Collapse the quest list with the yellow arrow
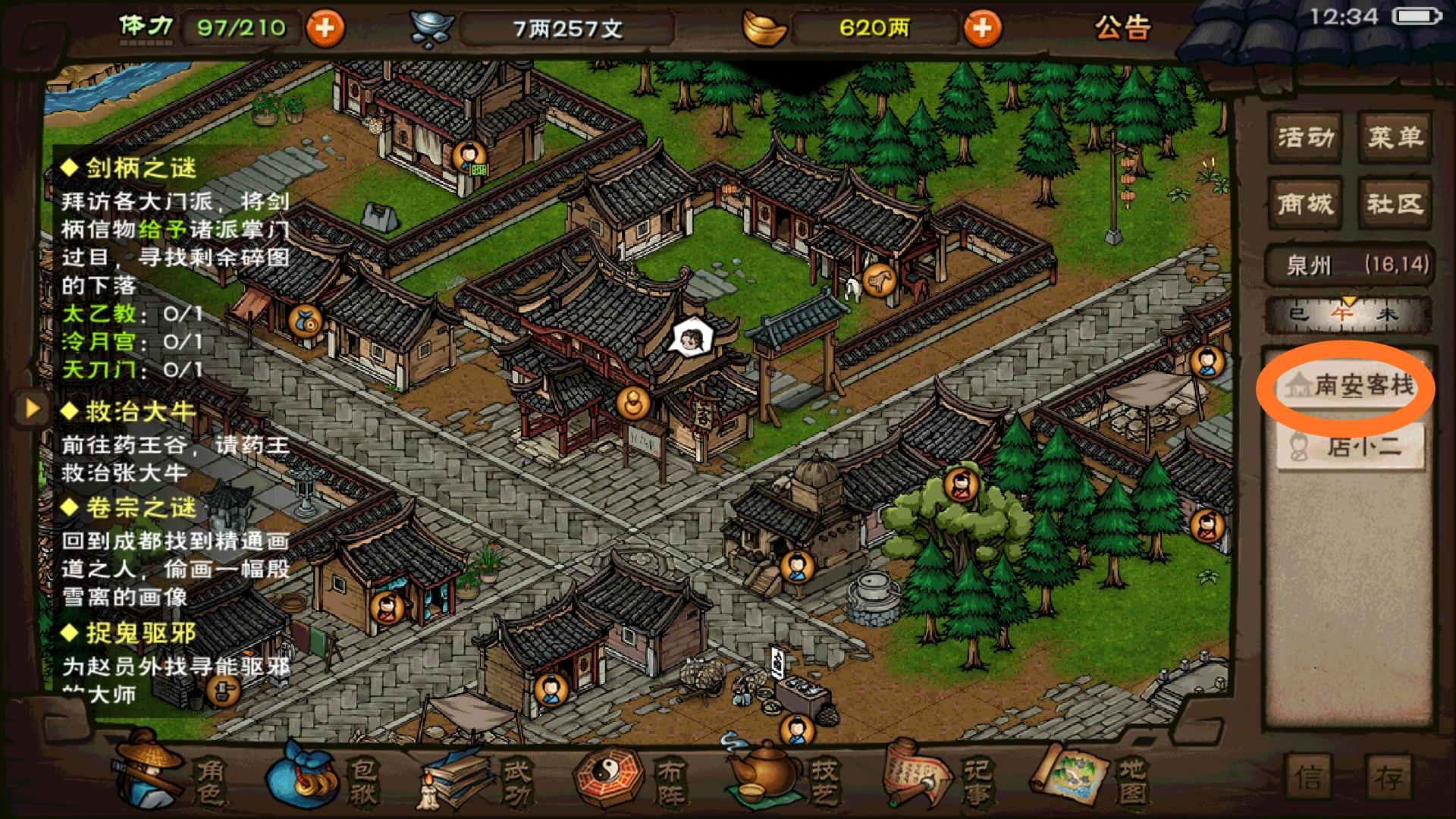The width and height of the screenshot is (1456, 819). coord(32,408)
